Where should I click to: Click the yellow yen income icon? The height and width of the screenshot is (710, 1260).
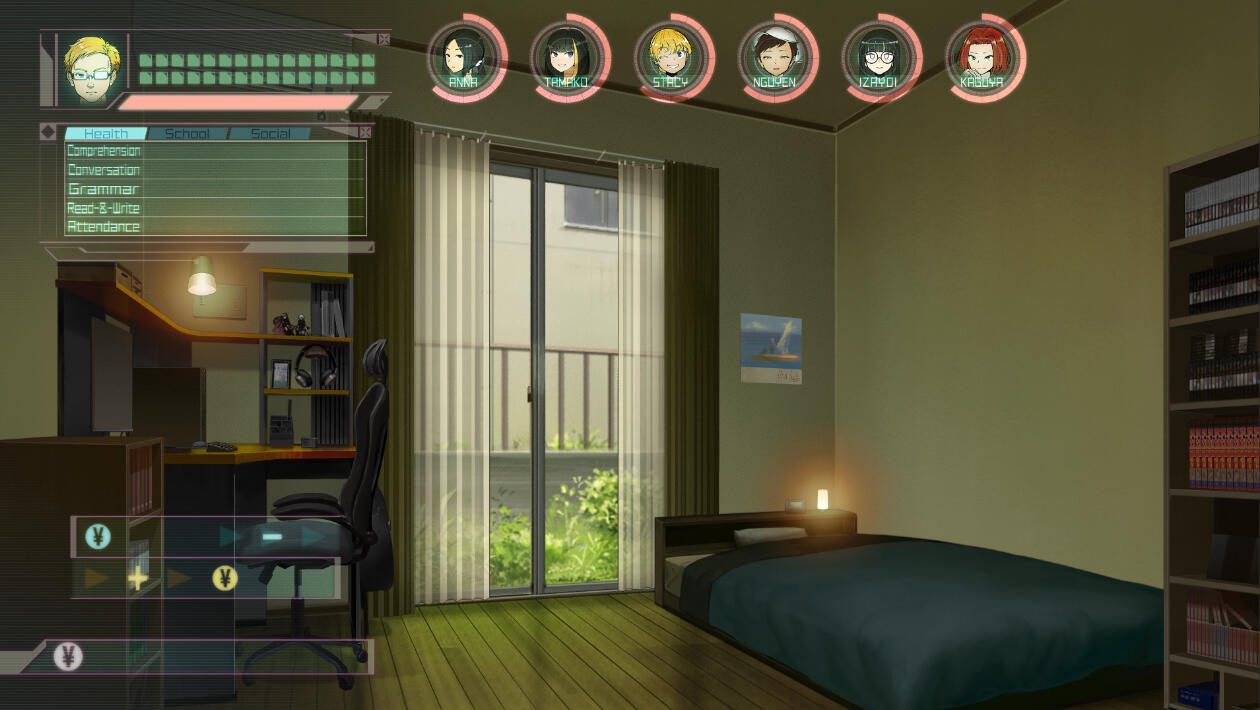tap(225, 578)
